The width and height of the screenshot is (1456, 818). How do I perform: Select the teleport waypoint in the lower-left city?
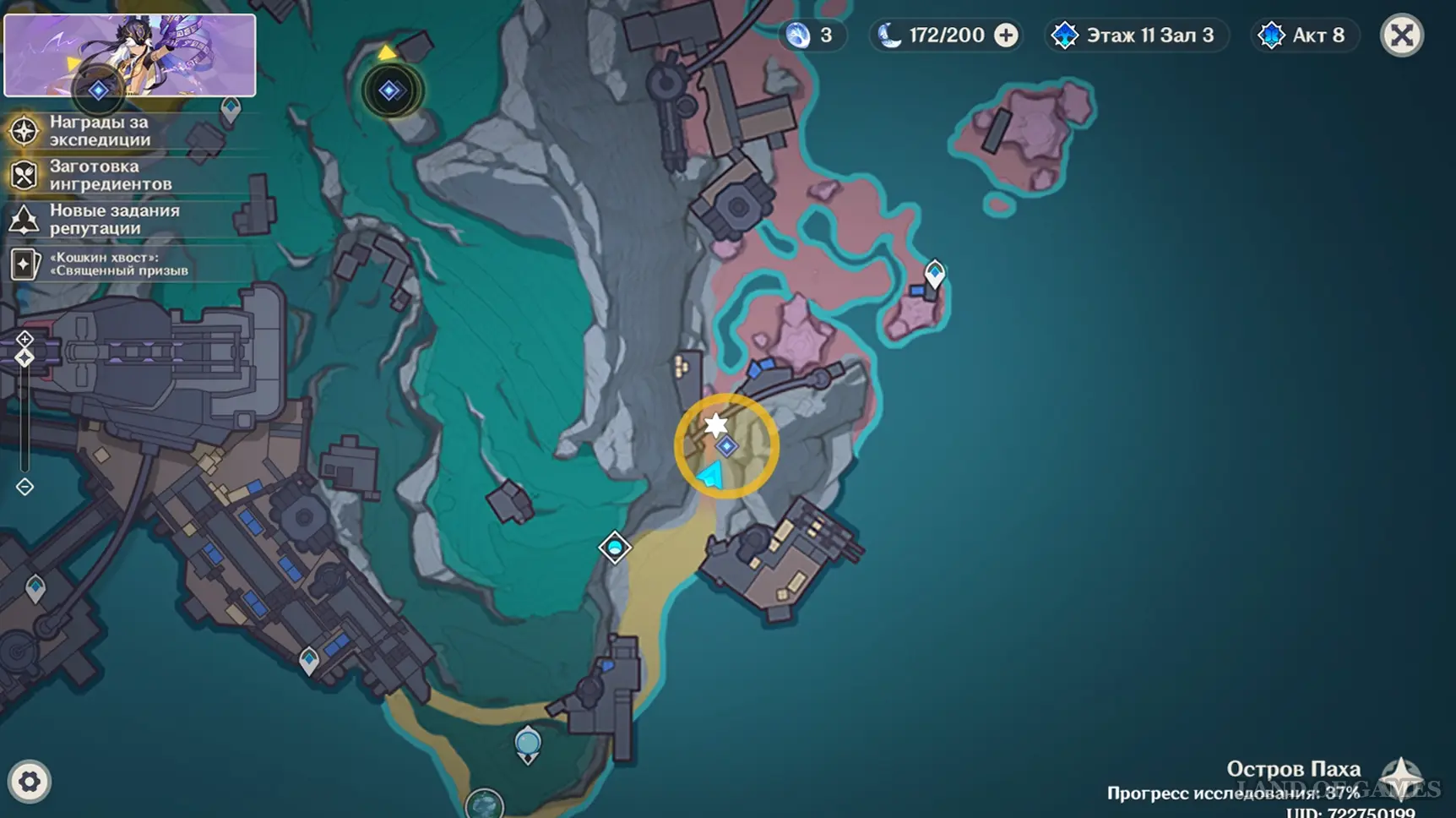309,659
